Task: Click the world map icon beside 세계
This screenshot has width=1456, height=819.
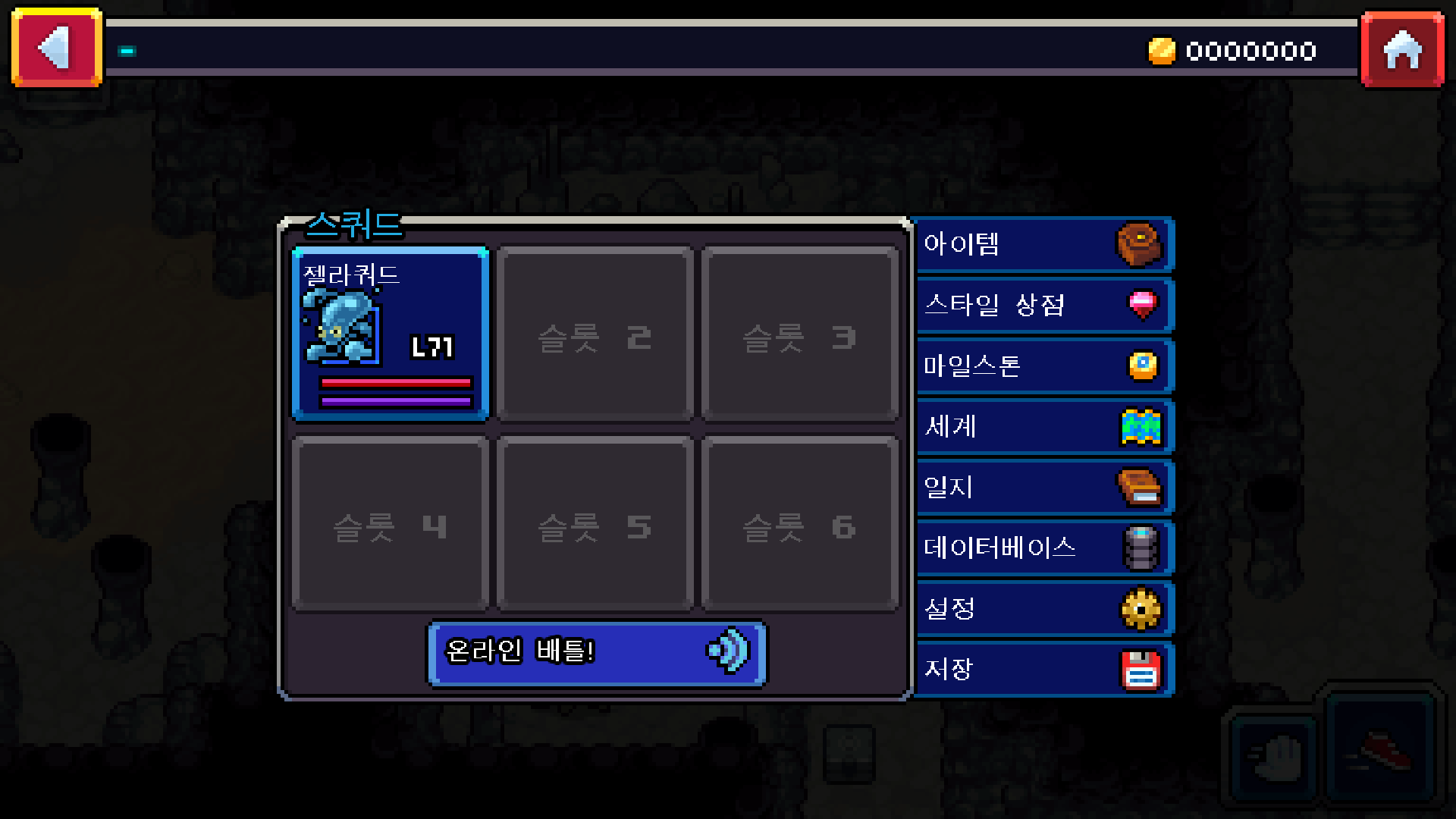Action: tap(1142, 426)
